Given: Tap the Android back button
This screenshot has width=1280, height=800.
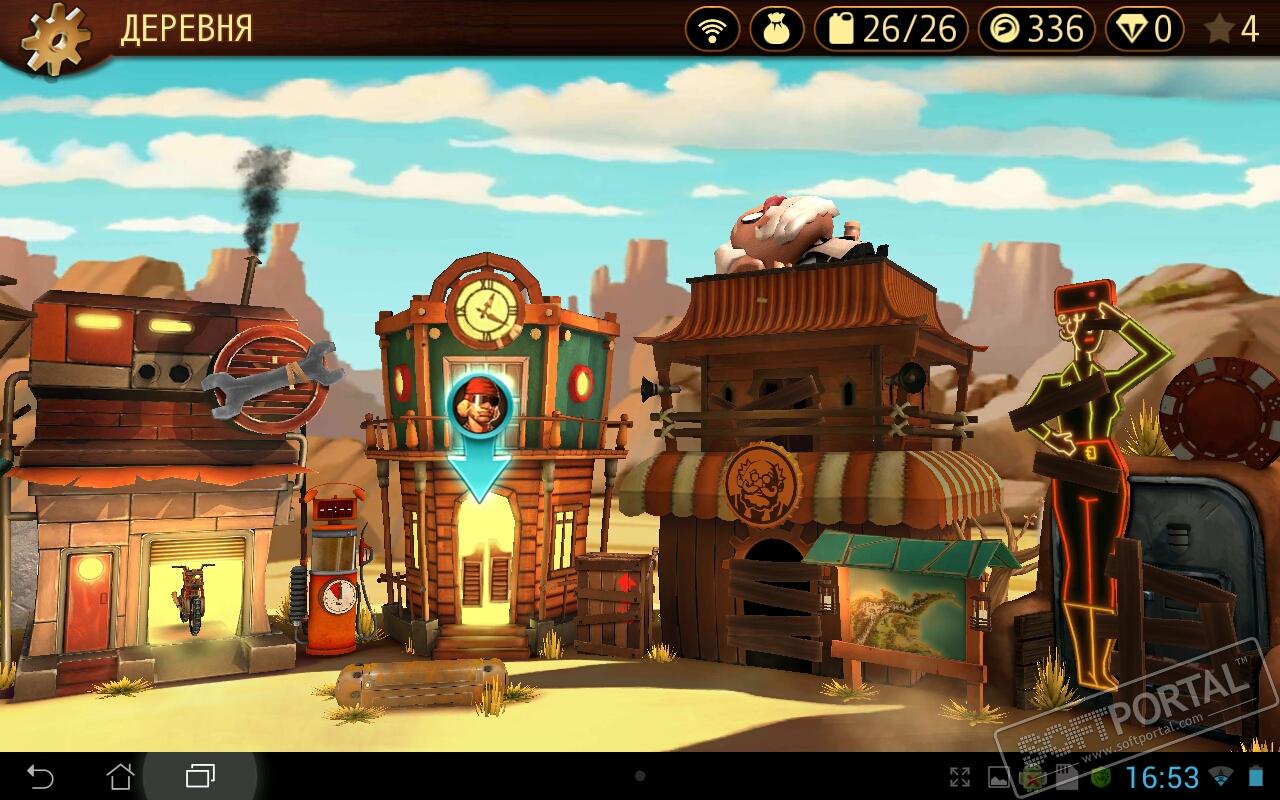Looking at the screenshot, I should (40, 776).
